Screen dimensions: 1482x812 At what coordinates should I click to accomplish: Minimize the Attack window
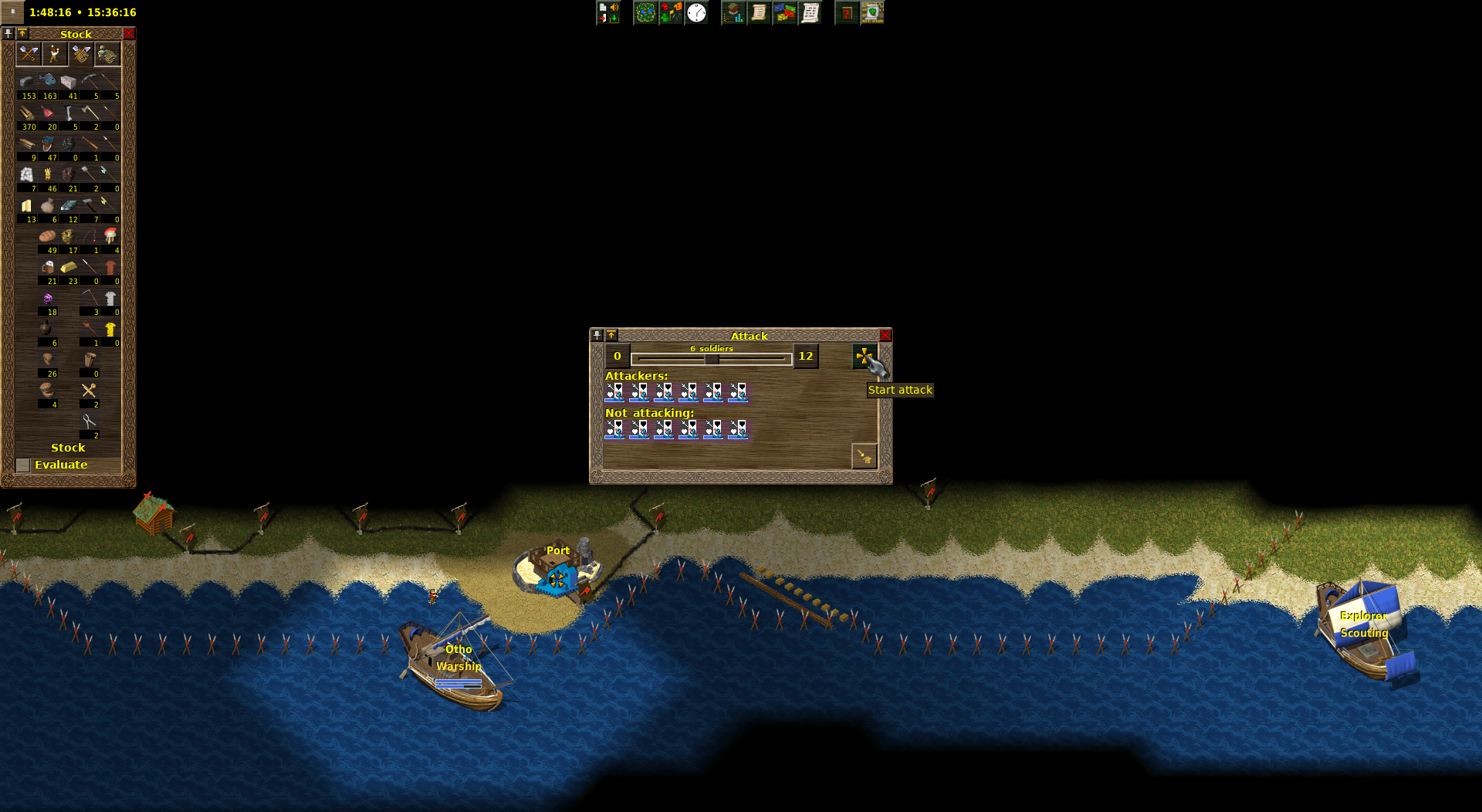point(611,335)
